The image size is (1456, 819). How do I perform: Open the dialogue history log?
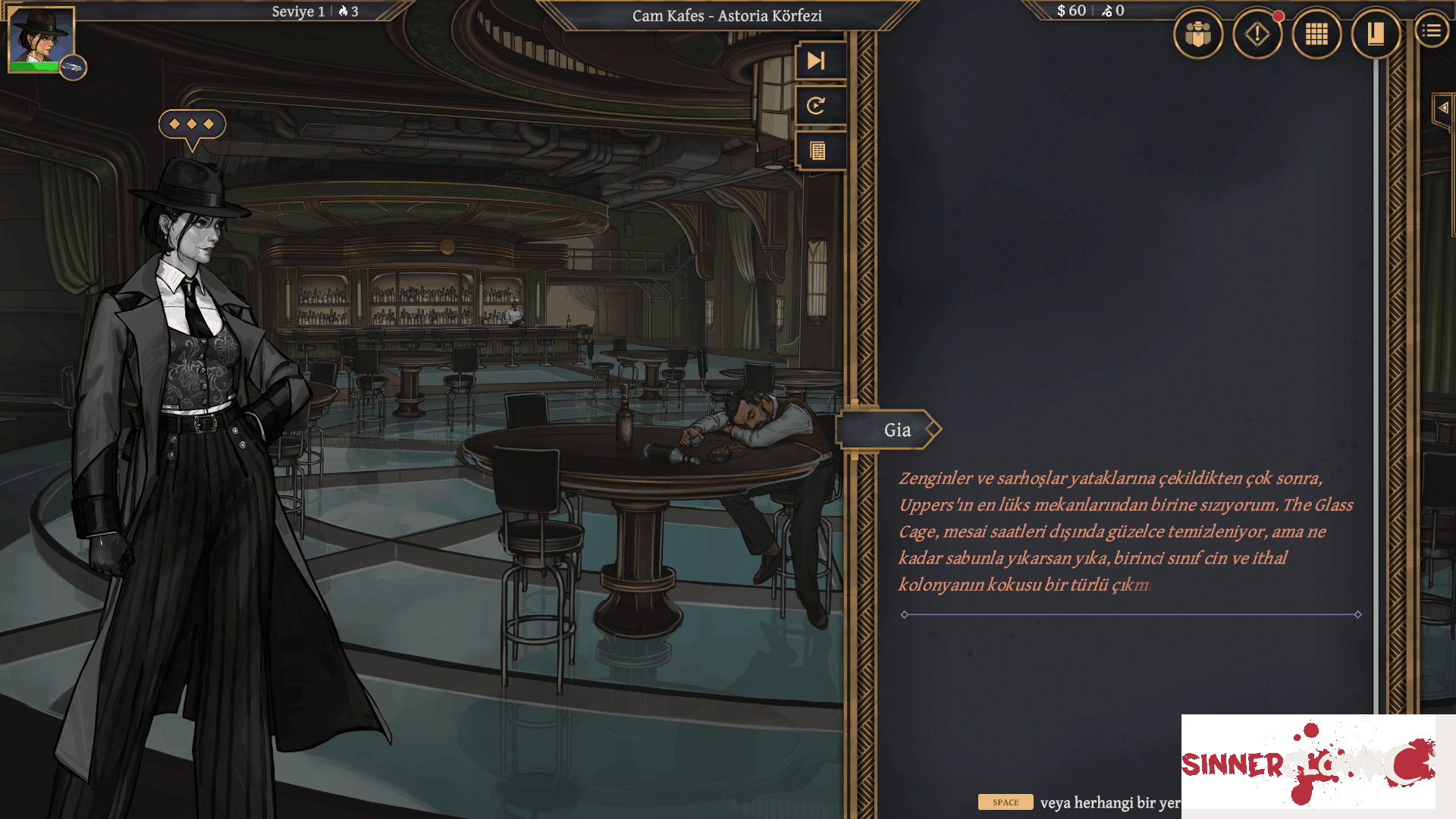coord(820,151)
